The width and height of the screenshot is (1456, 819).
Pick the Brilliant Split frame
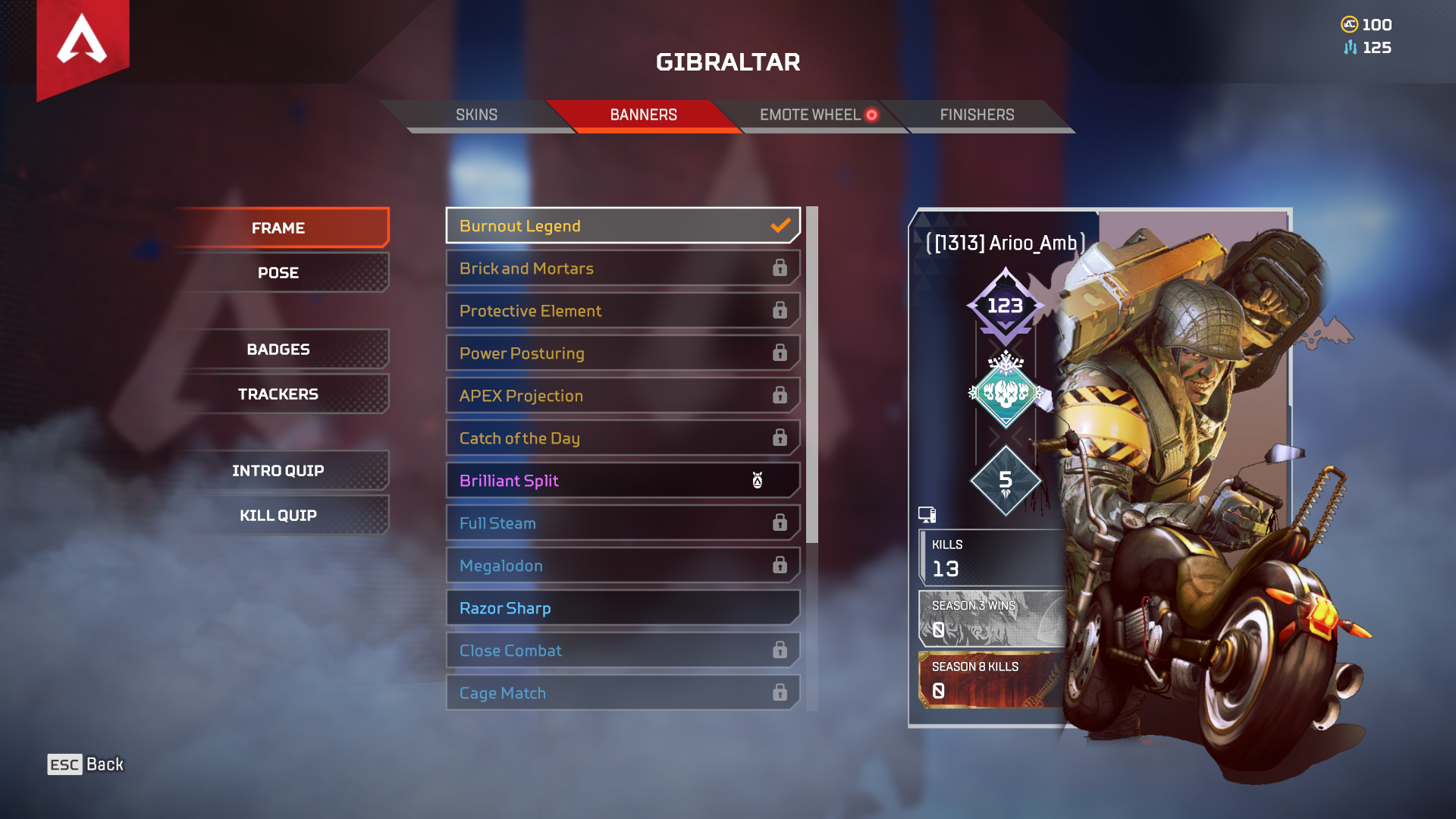622,481
